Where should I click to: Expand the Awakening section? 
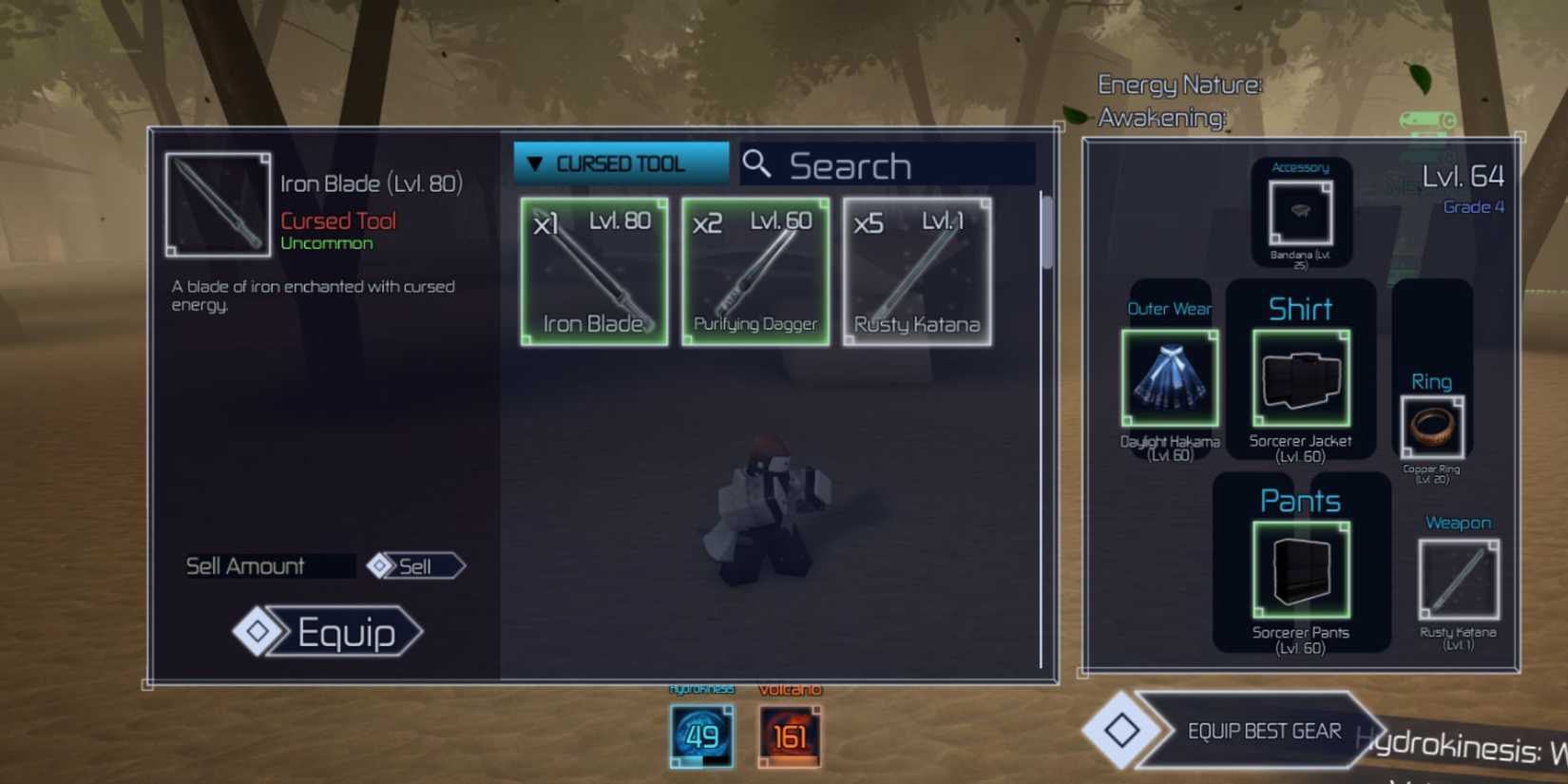click(x=1162, y=120)
